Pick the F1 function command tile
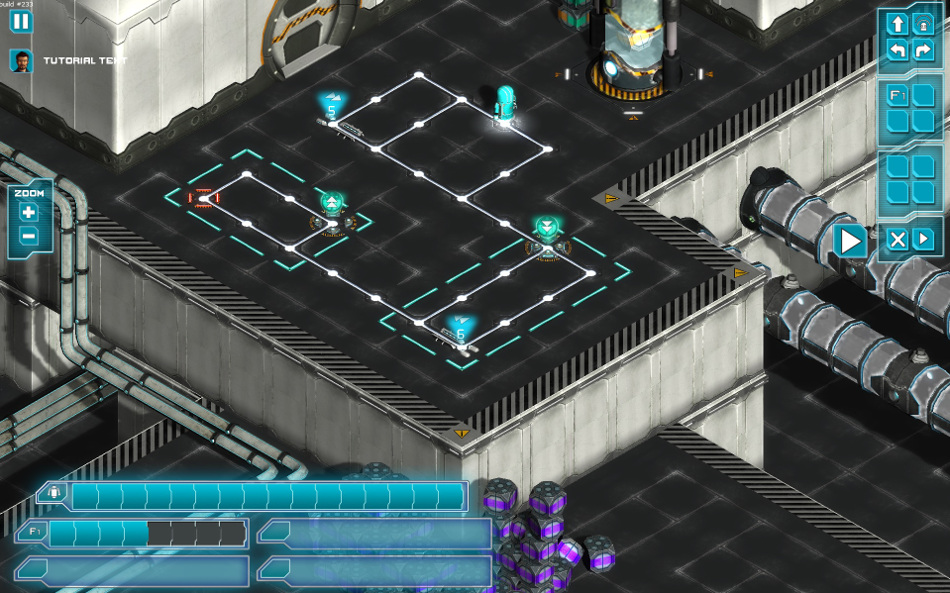The width and height of the screenshot is (950, 593). pyautogui.click(x=897, y=96)
